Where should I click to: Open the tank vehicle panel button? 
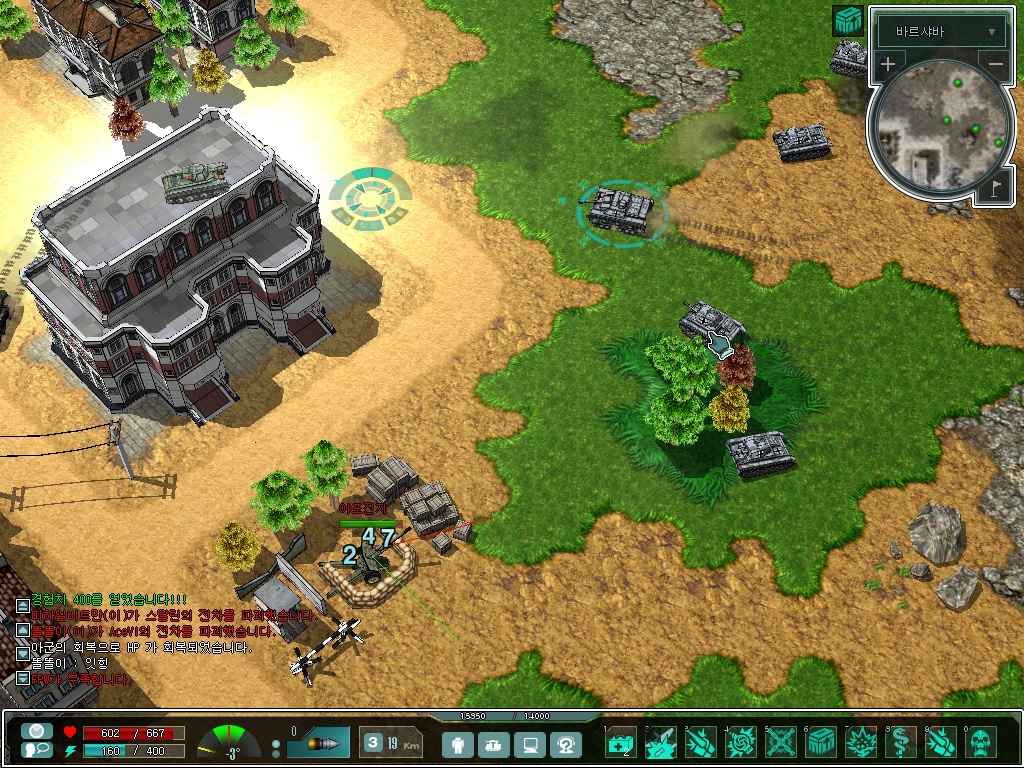pos(495,744)
